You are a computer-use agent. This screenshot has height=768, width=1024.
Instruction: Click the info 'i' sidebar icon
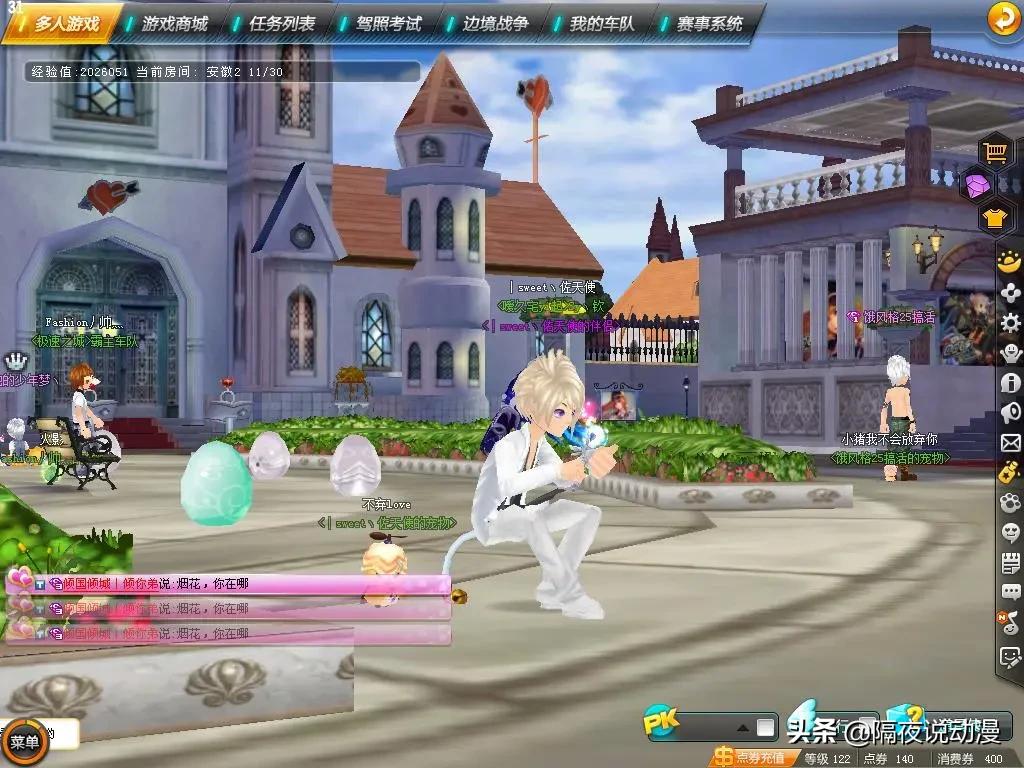pos(1010,382)
